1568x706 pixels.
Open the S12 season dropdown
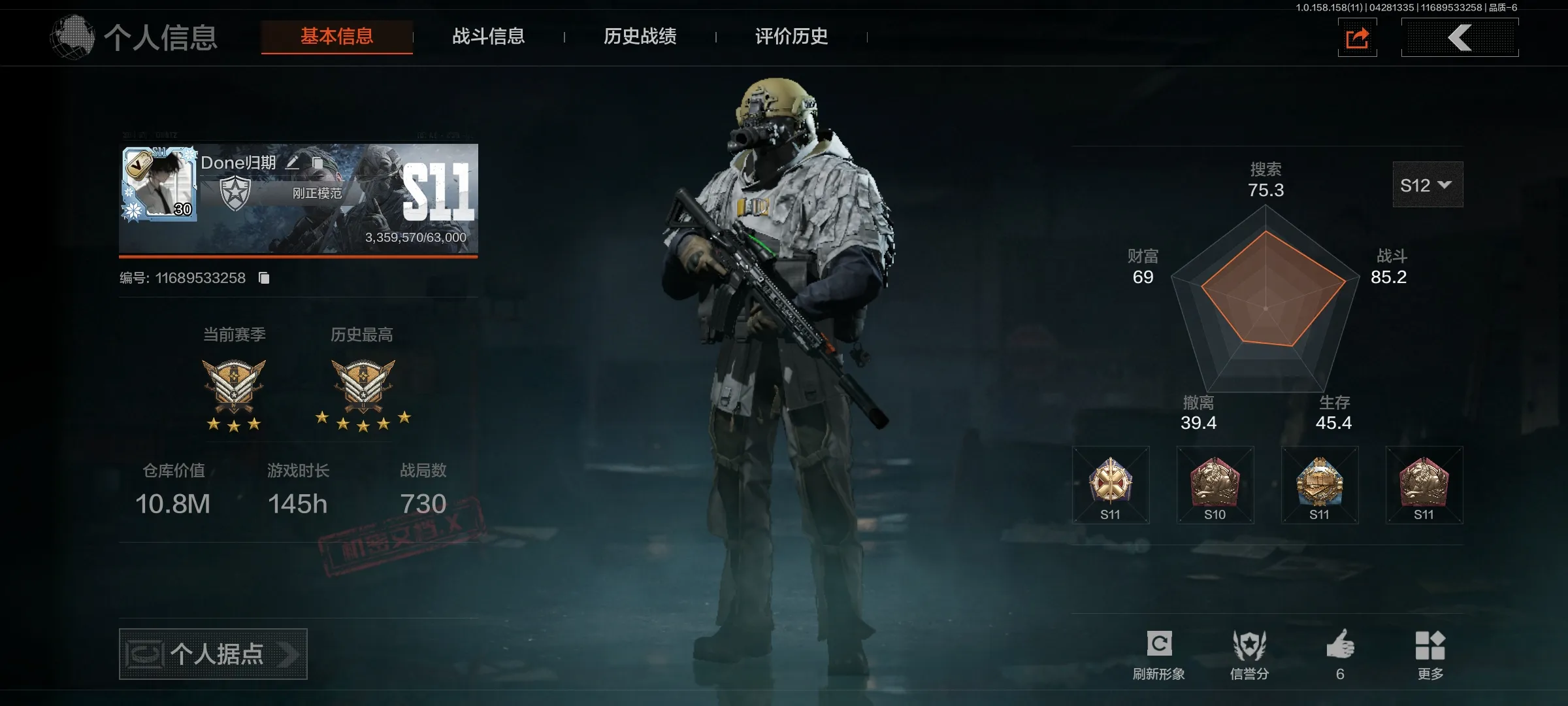(1427, 185)
